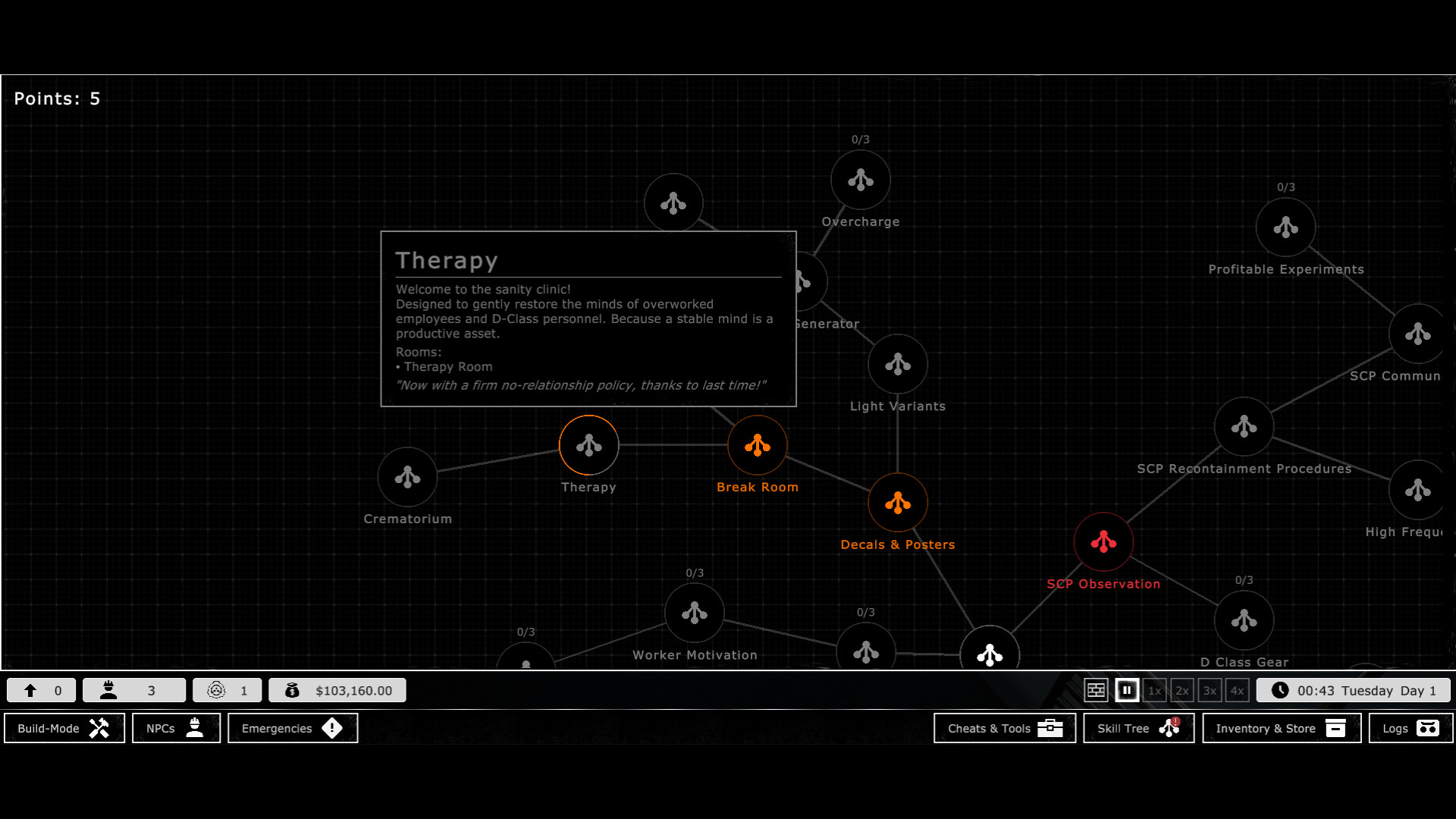Image resolution: width=1456 pixels, height=819 pixels.
Task: Set game speed to 1x
Action: tap(1154, 690)
